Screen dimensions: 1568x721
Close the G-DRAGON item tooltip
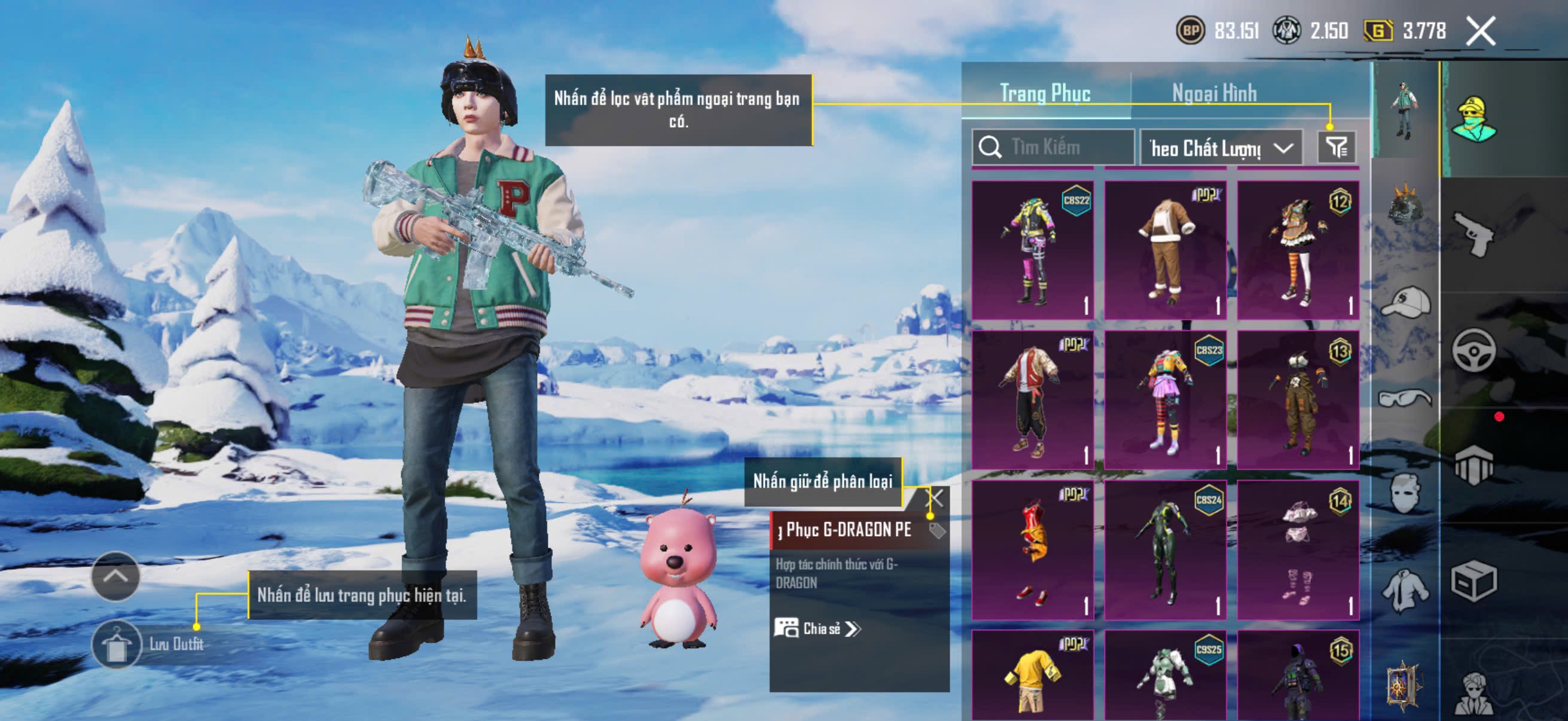pos(935,499)
